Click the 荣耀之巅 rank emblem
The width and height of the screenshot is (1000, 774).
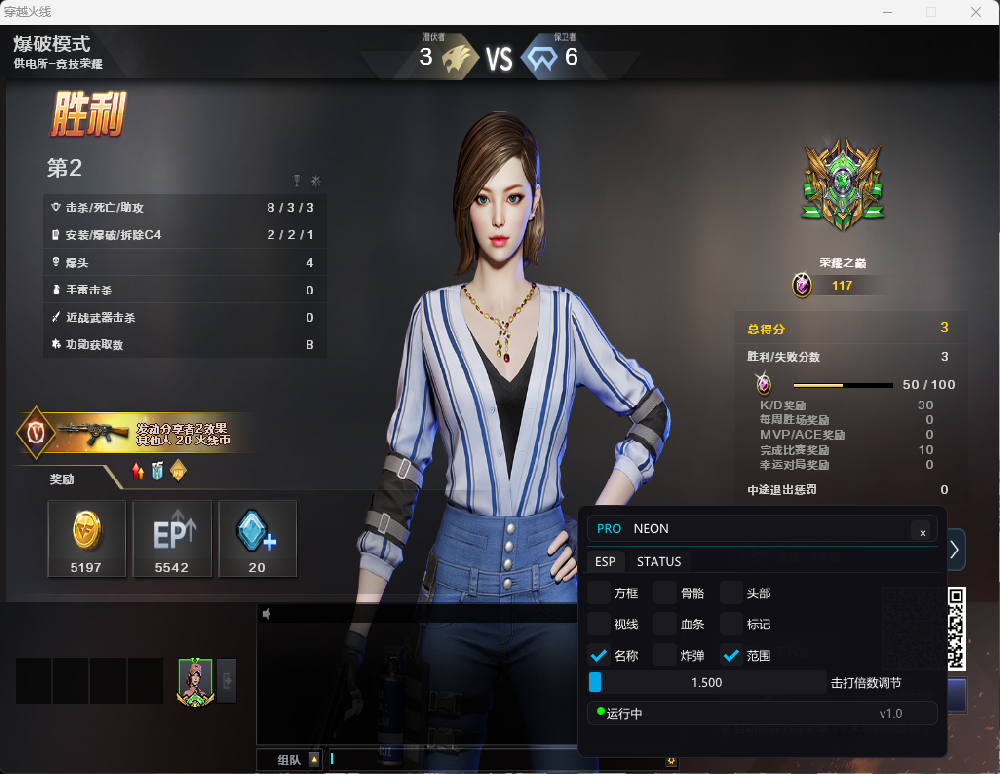(x=842, y=185)
